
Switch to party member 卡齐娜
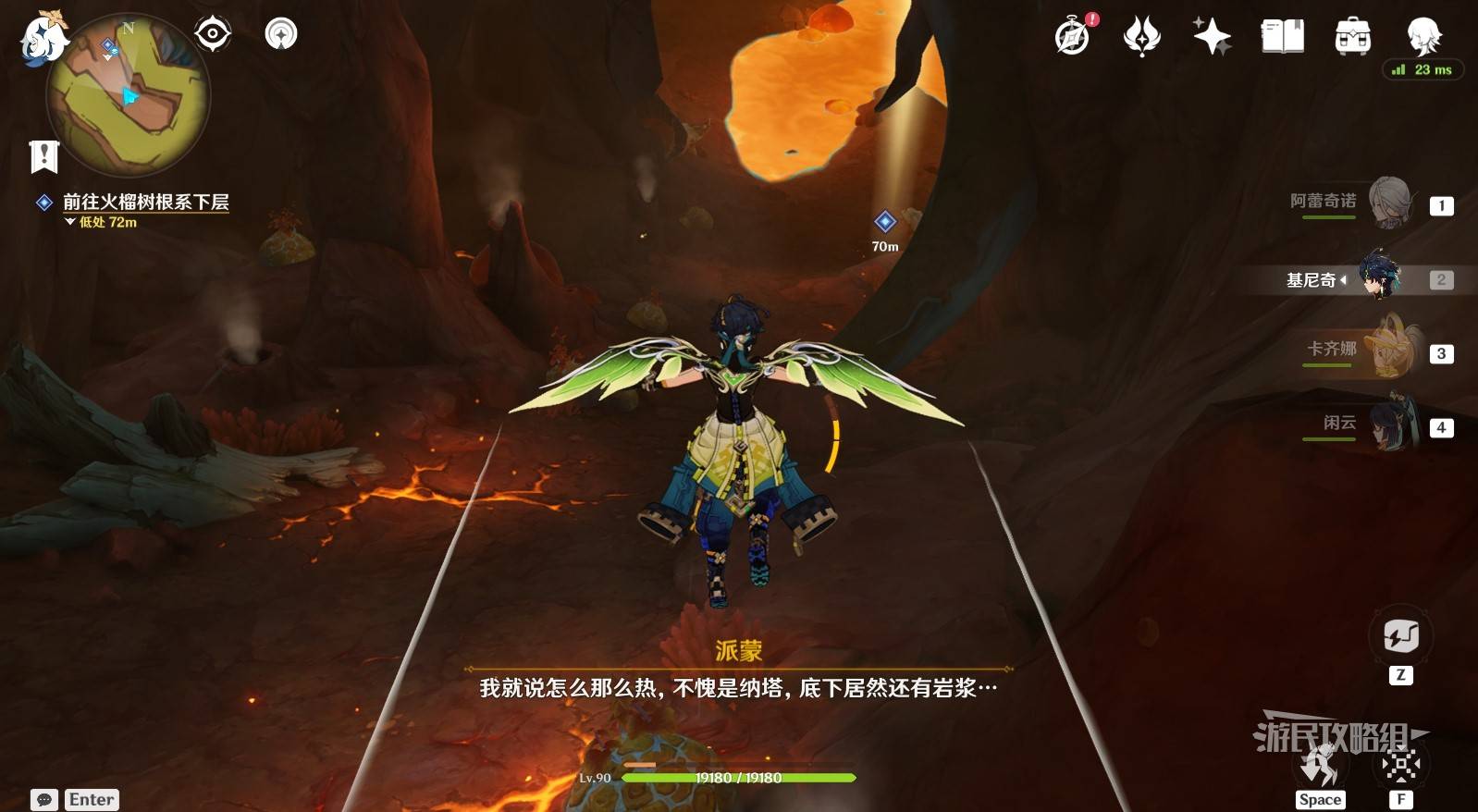(x=1389, y=351)
